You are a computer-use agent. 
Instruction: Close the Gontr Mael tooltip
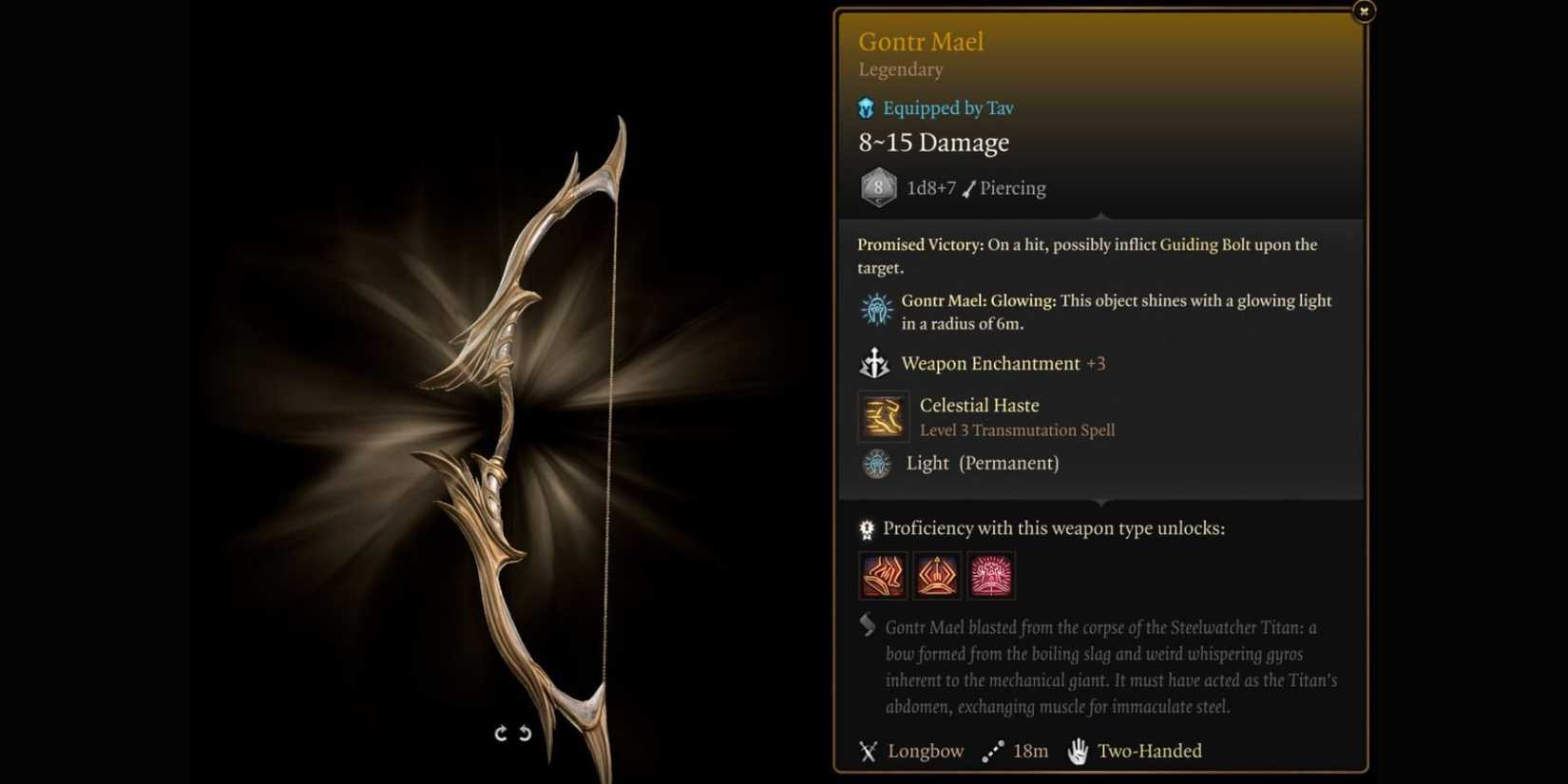pos(1365,10)
